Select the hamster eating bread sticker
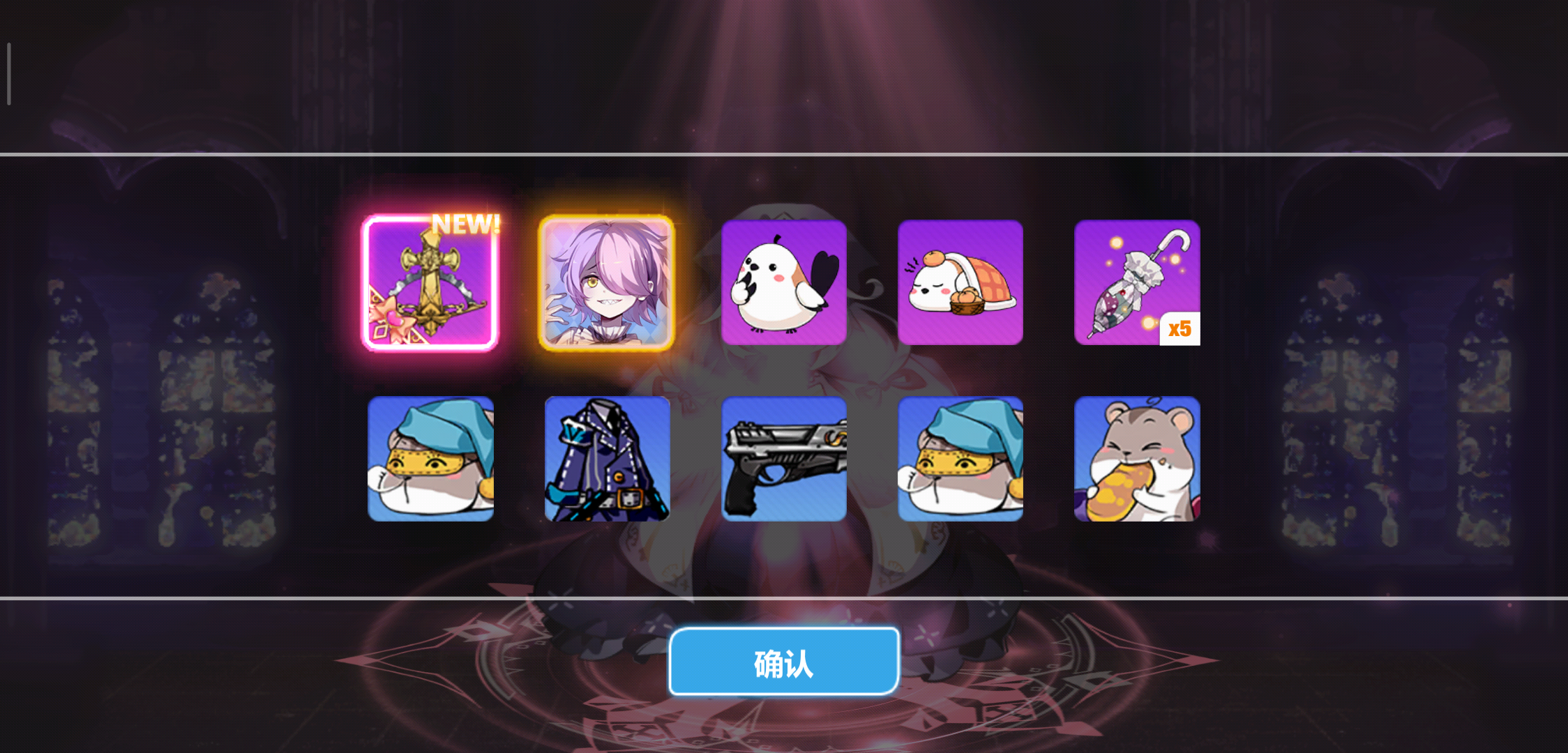This screenshot has width=1568, height=753. pyautogui.click(x=1137, y=459)
